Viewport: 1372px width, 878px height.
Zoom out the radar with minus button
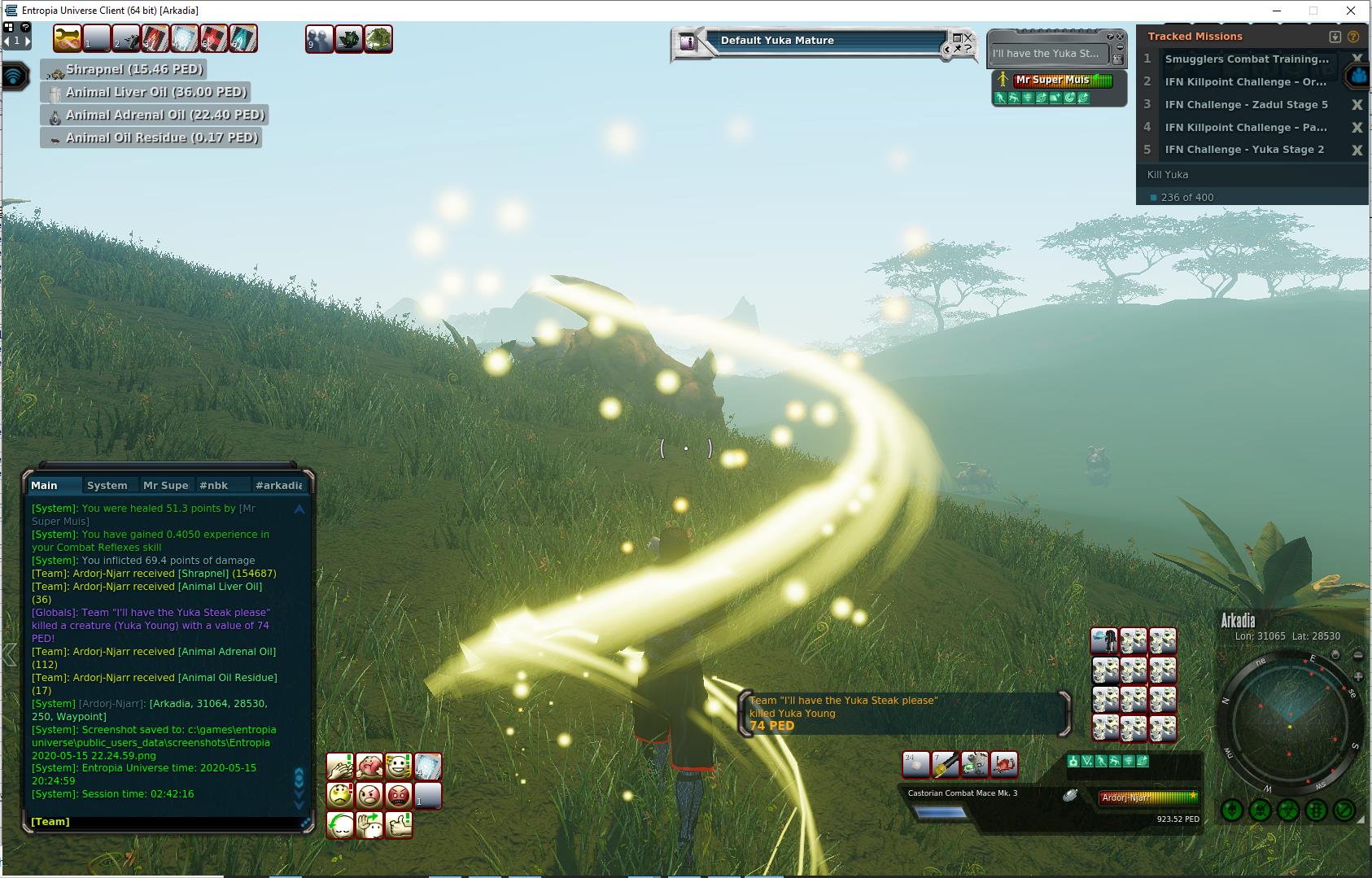tap(1358, 656)
